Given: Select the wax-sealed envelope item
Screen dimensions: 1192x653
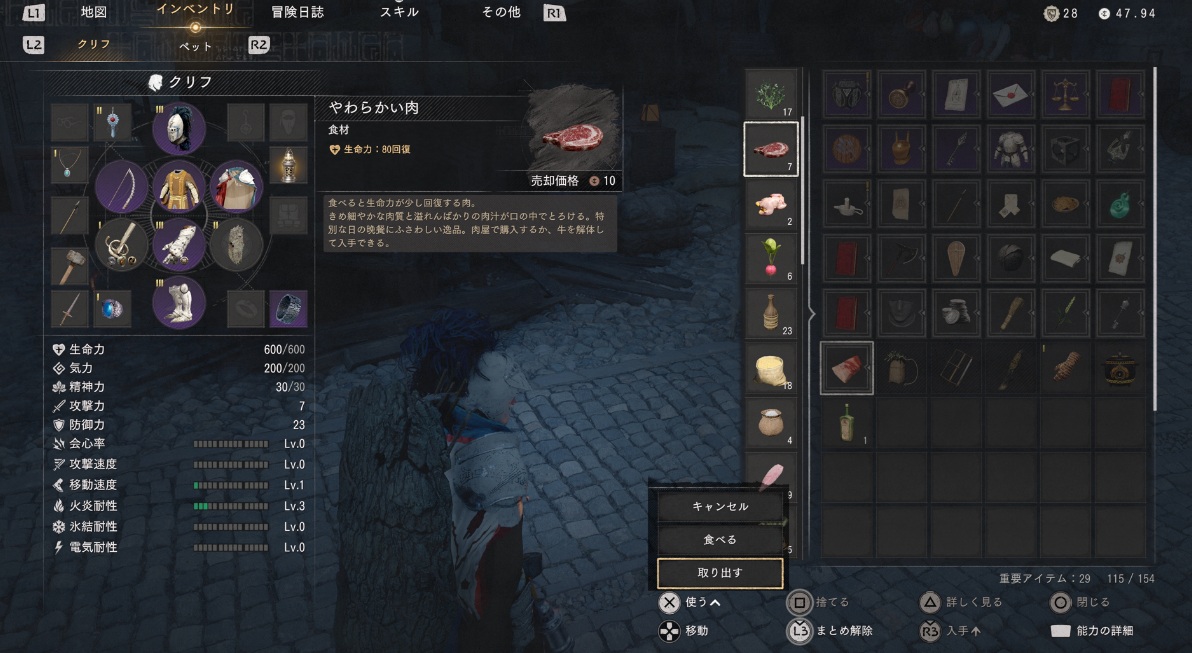Looking at the screenshot, I should tap(1011, 95).
